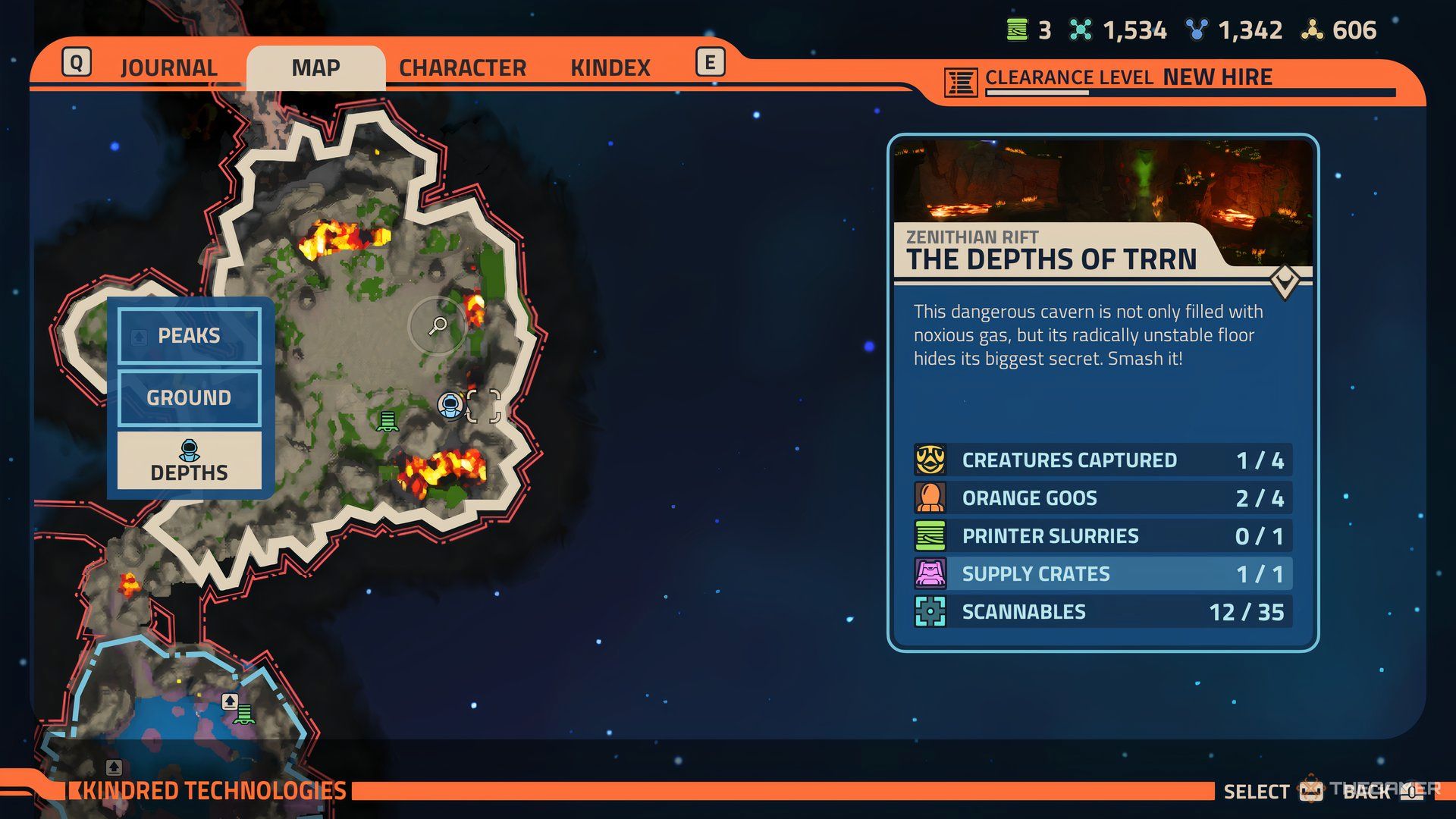1456x819 pixels.
Task: Choose the Ground map layer
Action: pyautogui.click(x=189, y=397)
